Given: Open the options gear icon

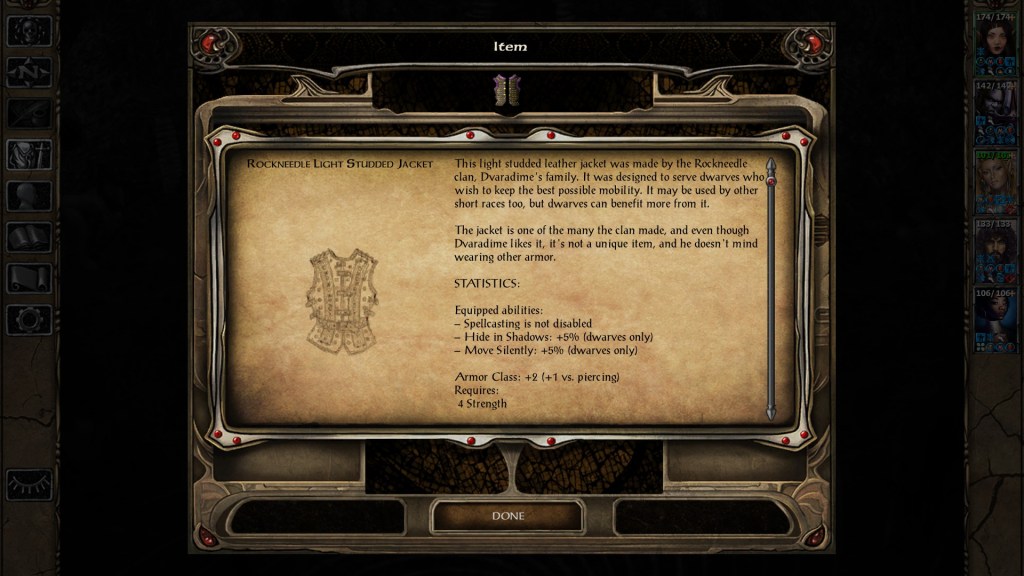Looking at the screenshot, I should point(29,320).
